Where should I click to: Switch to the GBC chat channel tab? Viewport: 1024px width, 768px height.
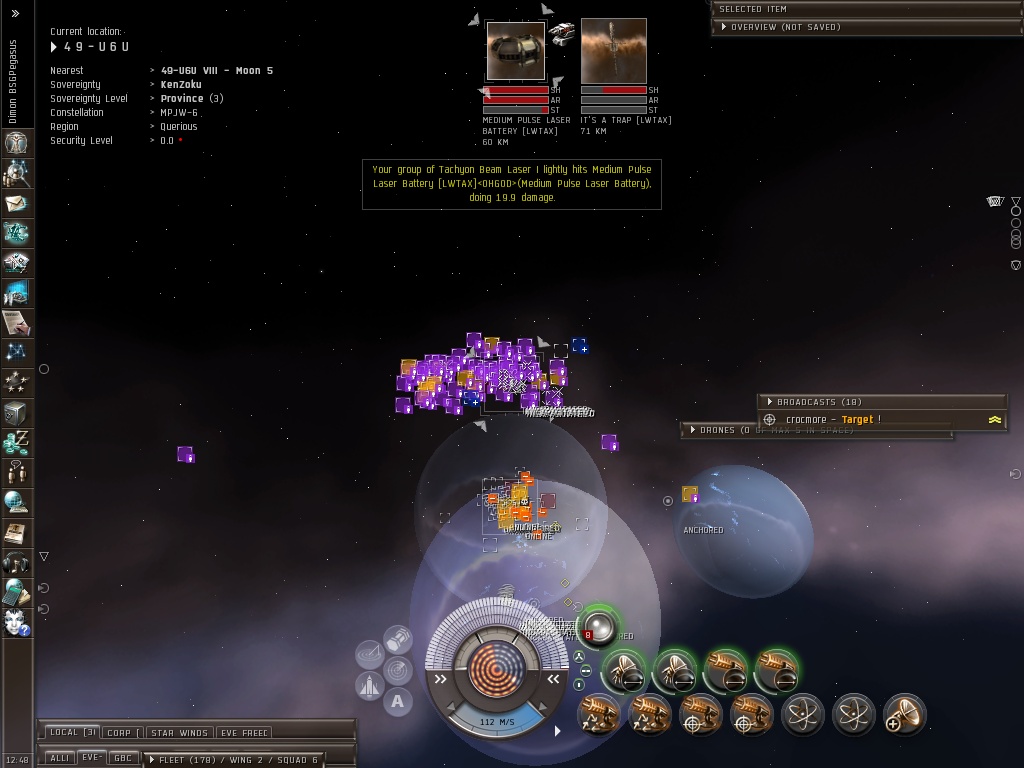coord(123,758)
